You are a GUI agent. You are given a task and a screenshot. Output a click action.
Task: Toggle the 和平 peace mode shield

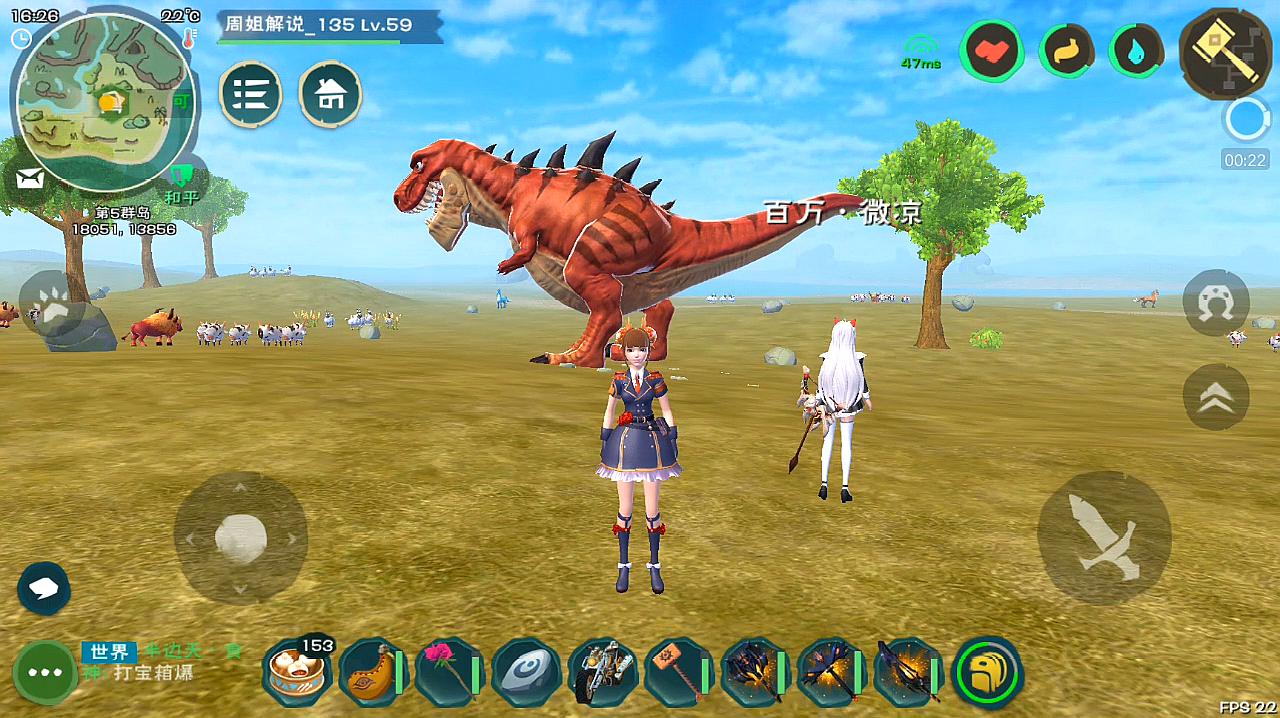click(x=180, y=181)
